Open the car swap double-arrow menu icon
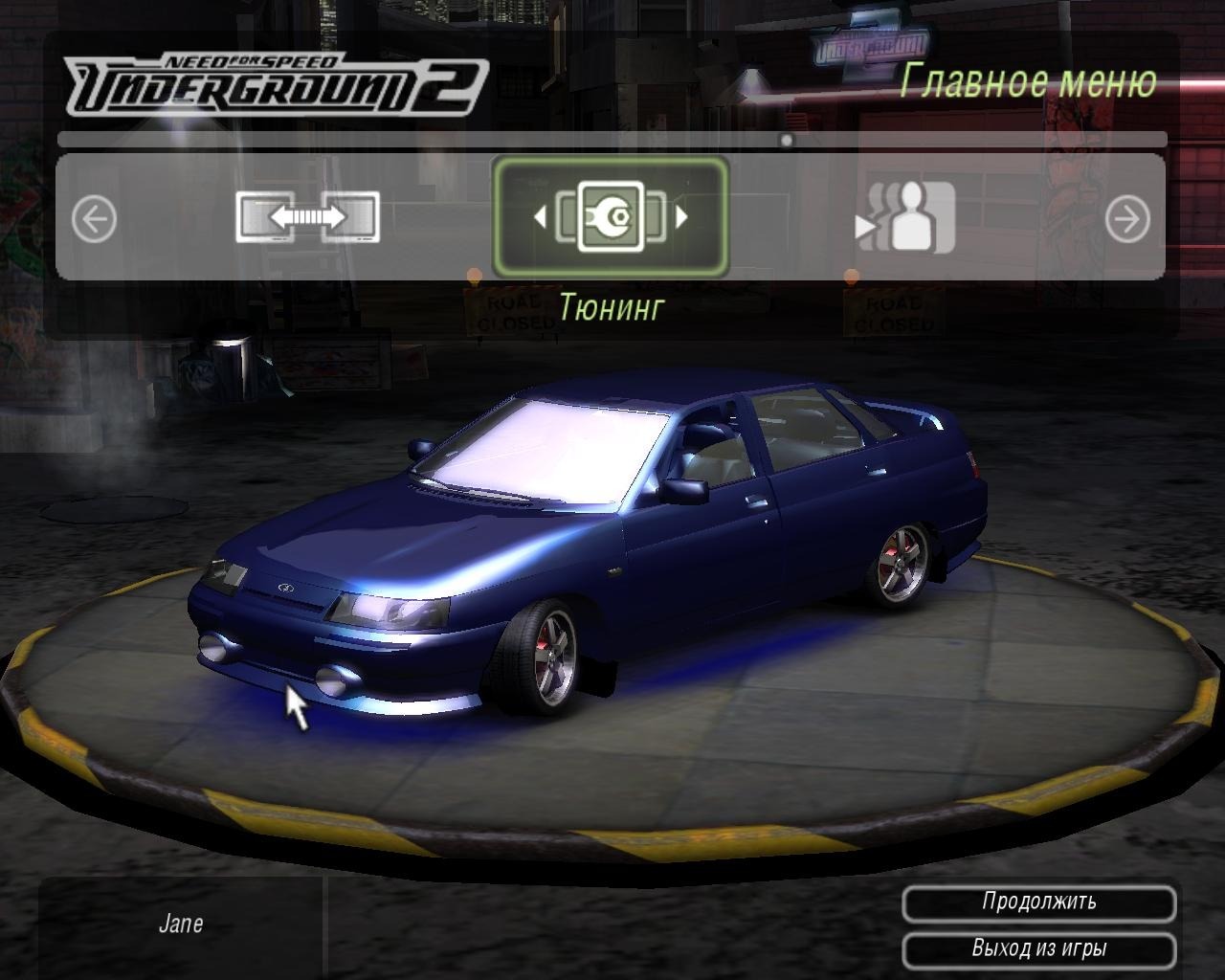 tap(307, 218)
